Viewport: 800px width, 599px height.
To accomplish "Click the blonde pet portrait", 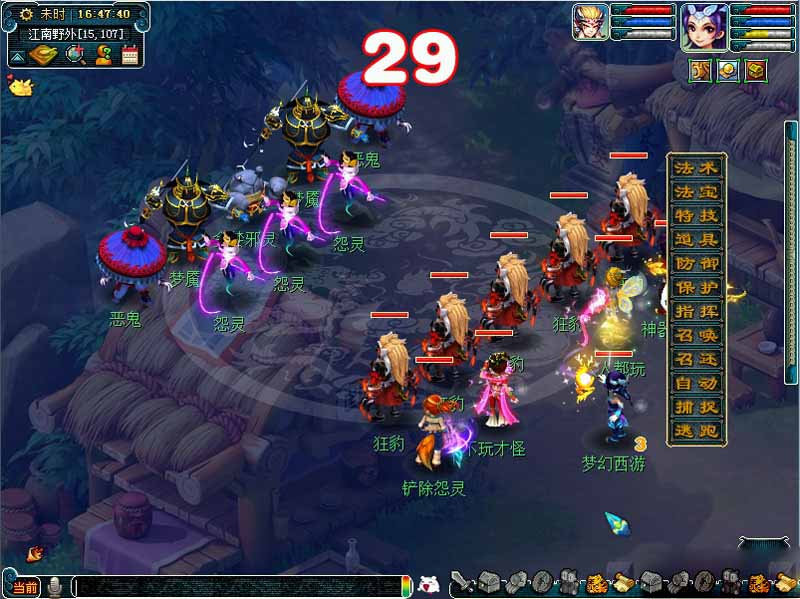I will pos(590,22).
